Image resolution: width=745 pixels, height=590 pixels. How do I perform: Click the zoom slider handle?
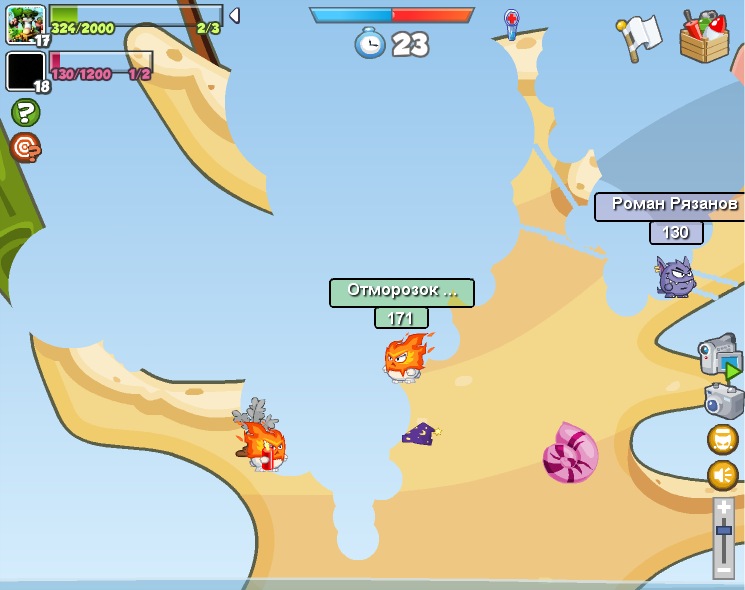[x=723, y=530]
